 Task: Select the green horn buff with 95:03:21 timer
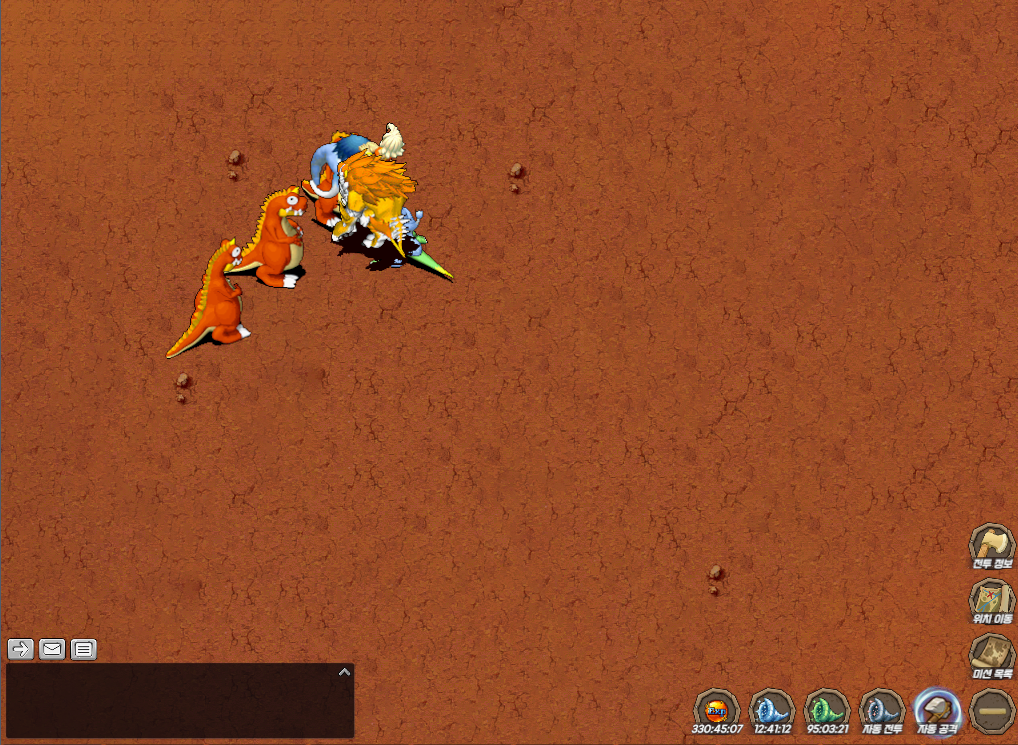coord(826,709)
